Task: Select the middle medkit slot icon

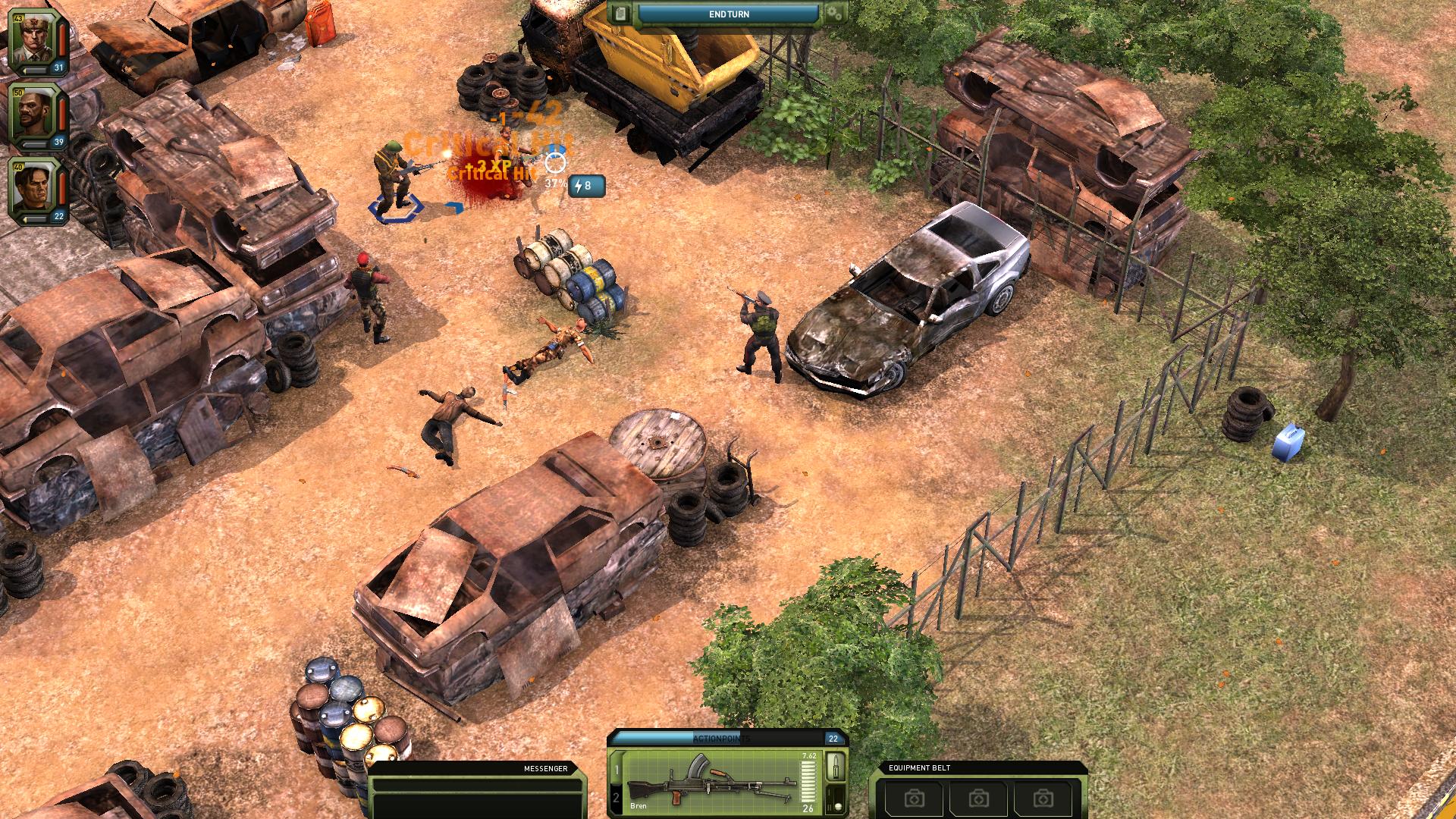Action: pyautogui.click(x=980, y=799)
